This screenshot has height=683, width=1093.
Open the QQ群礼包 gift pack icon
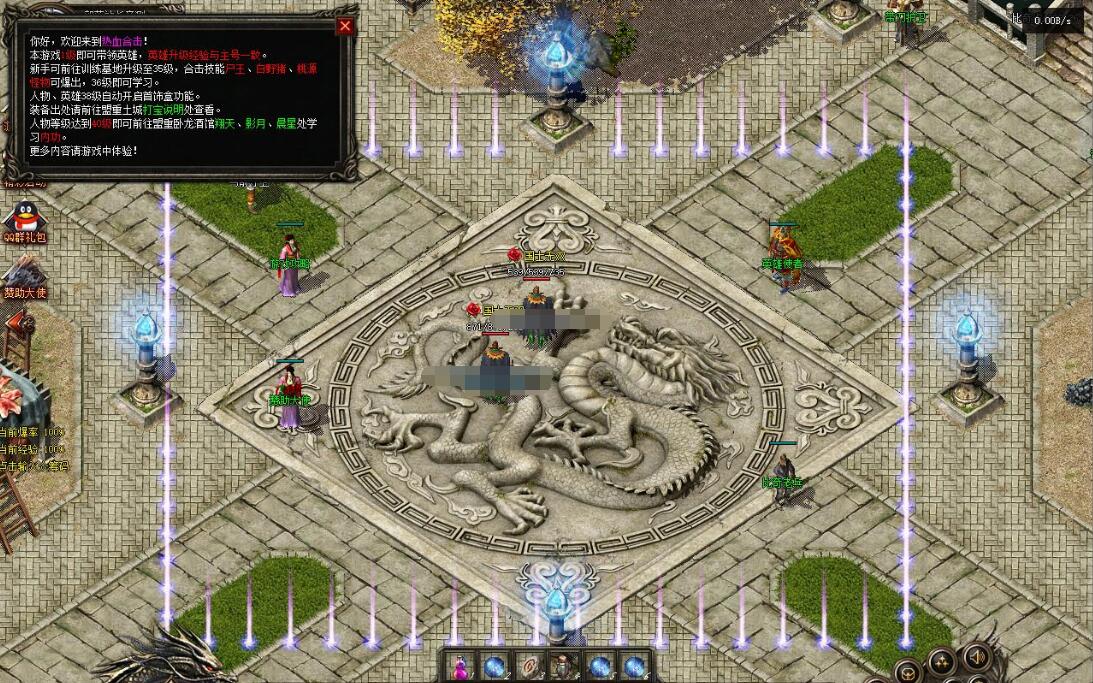click(x=20, y=220)
